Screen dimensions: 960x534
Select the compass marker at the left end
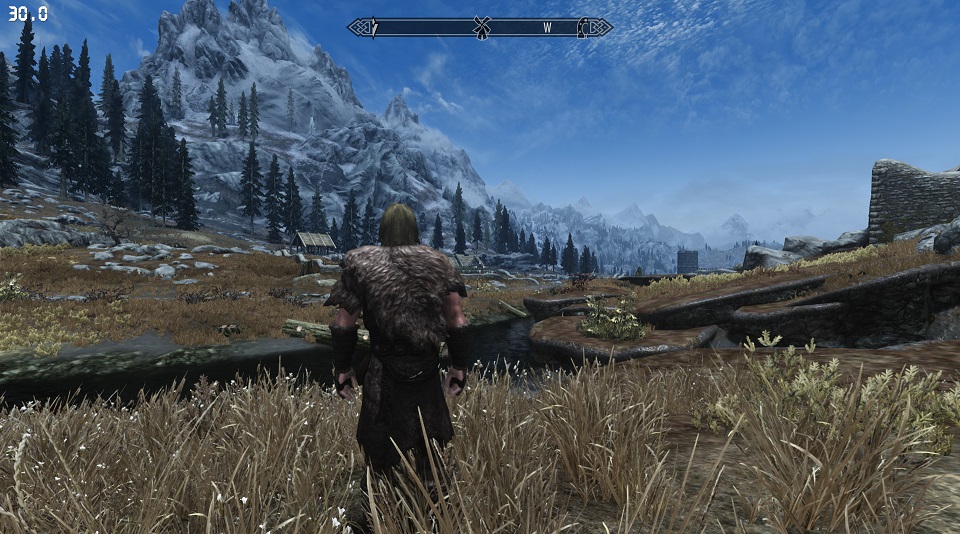click(375, 28)
